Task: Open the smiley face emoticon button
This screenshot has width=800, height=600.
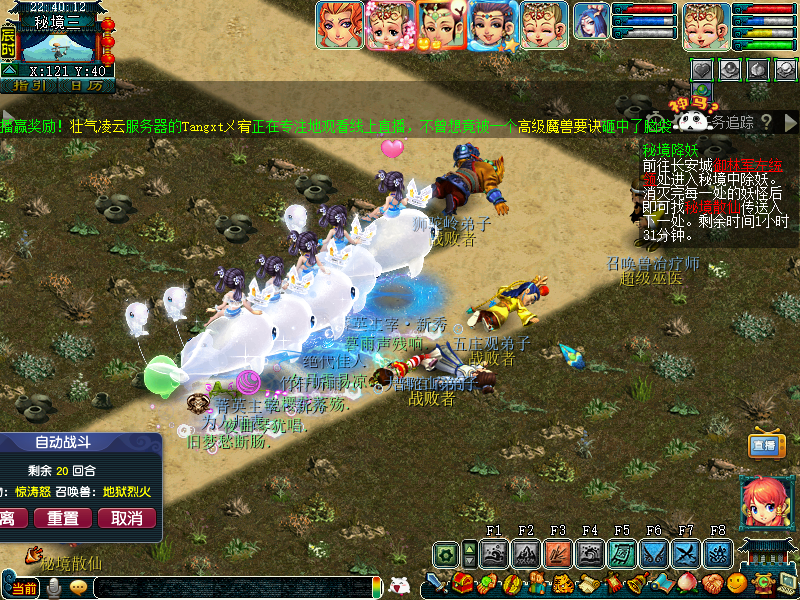Action: tap(737, 583)
